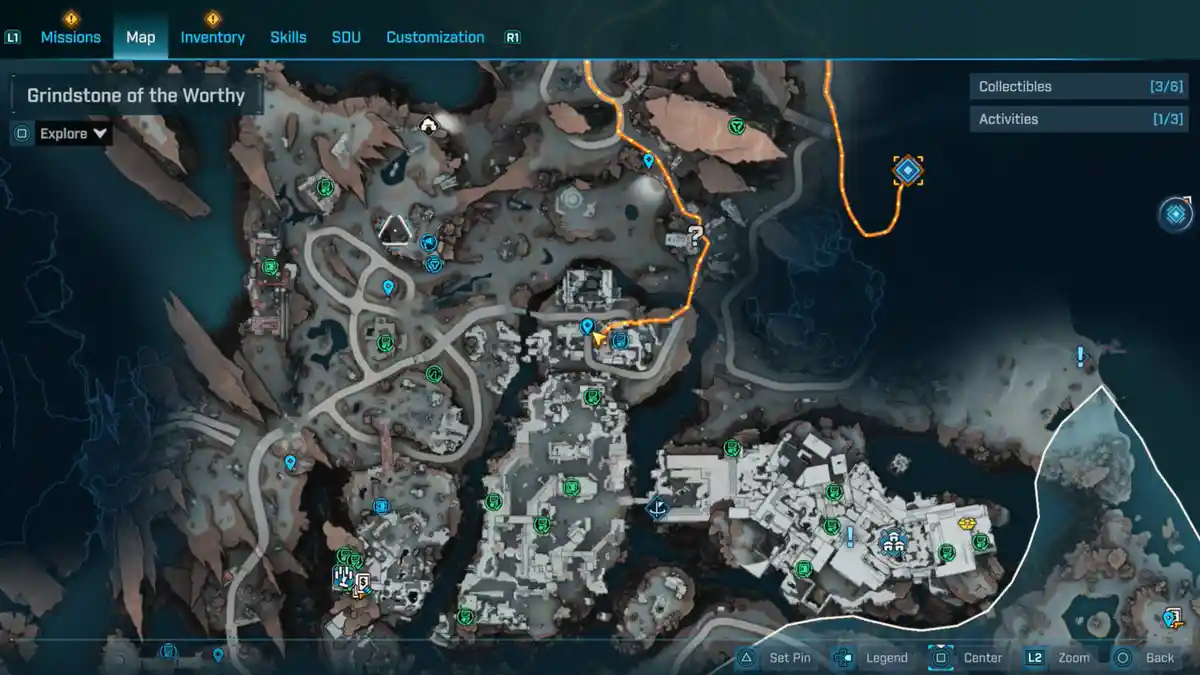
Task: Open the map Legend
Action: pos(875,658)
